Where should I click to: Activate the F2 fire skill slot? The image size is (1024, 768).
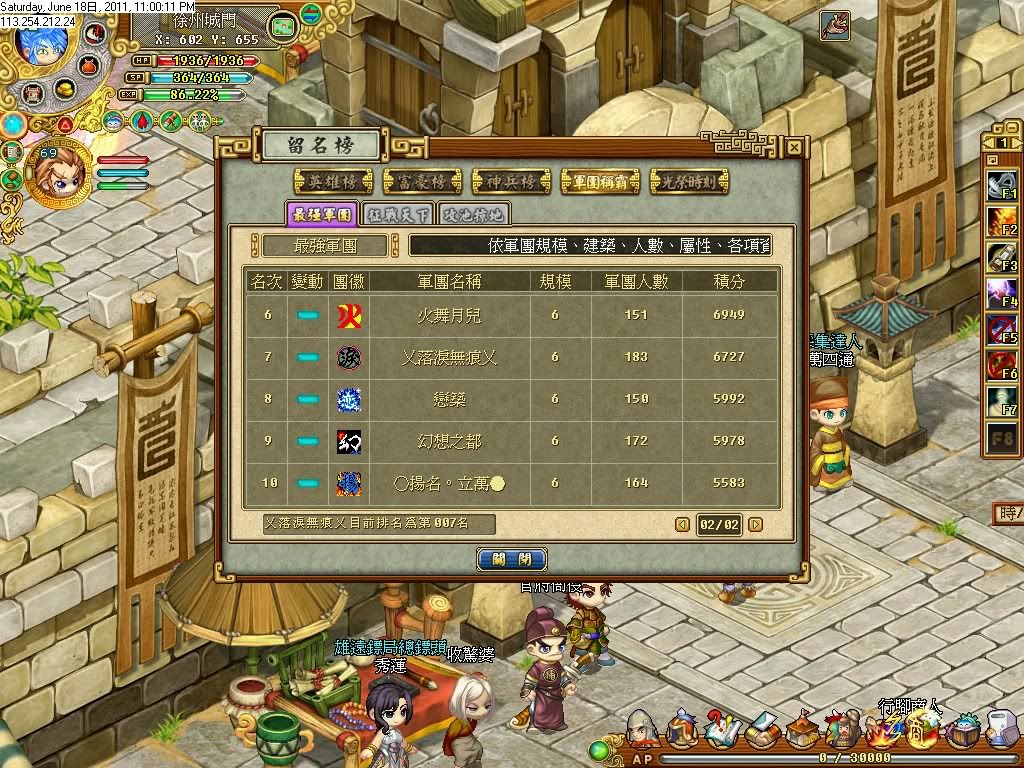tap(1001, 221)
